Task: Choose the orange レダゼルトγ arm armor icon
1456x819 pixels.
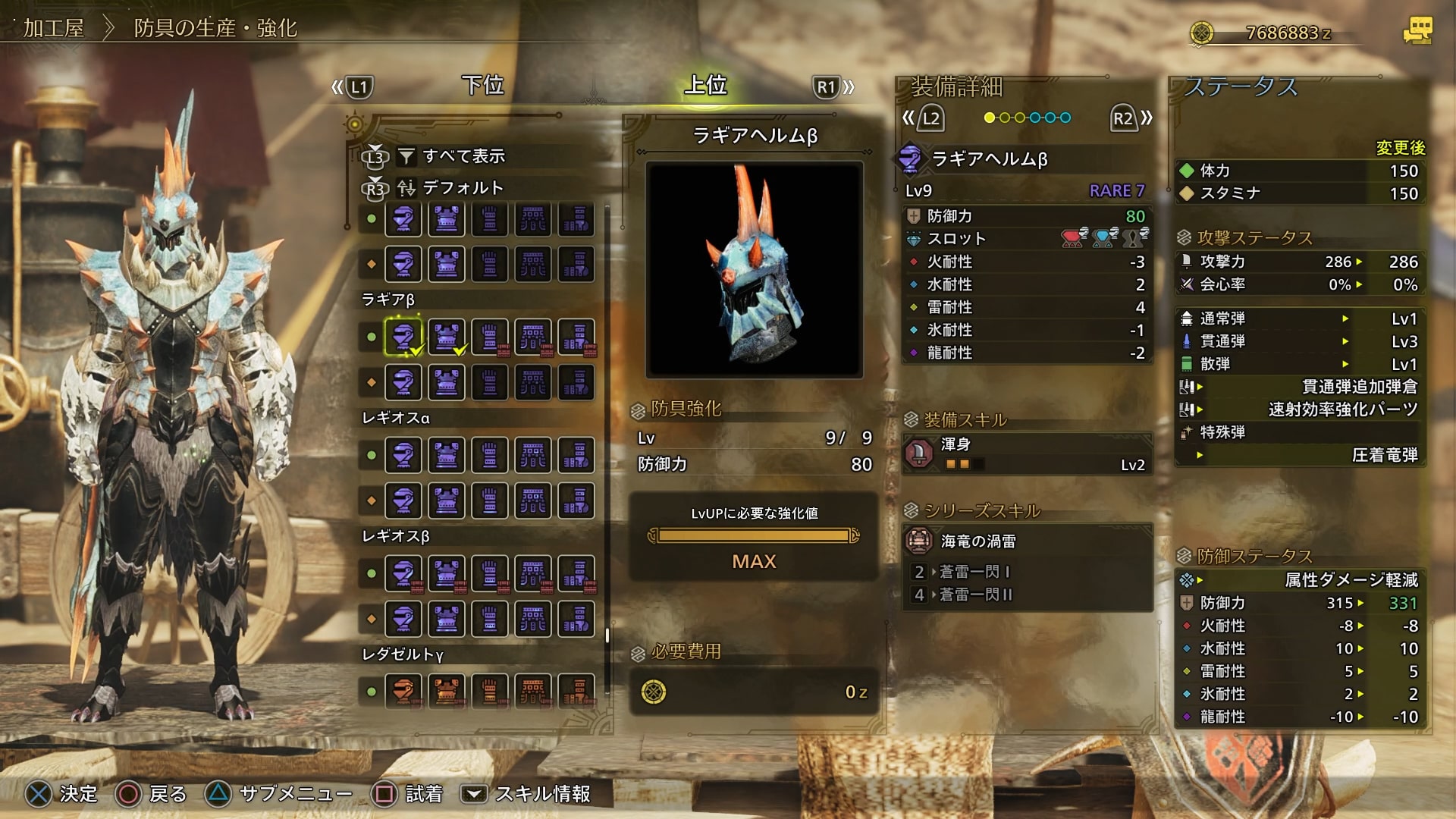Action: tap(490, 691)
